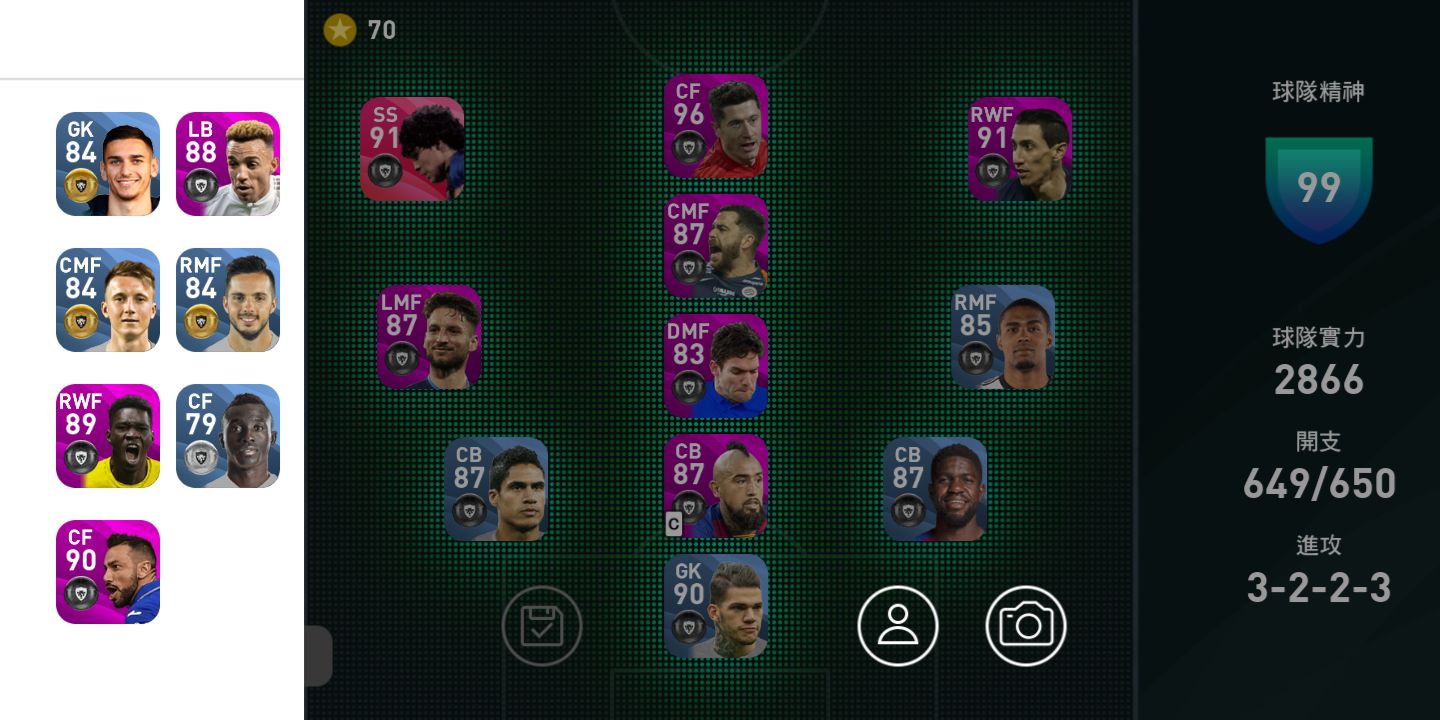Screen dimensions: 1440x720
Task: Select substitute CMF 84 card
Action: pyautogui.click(x=108, y=300)
